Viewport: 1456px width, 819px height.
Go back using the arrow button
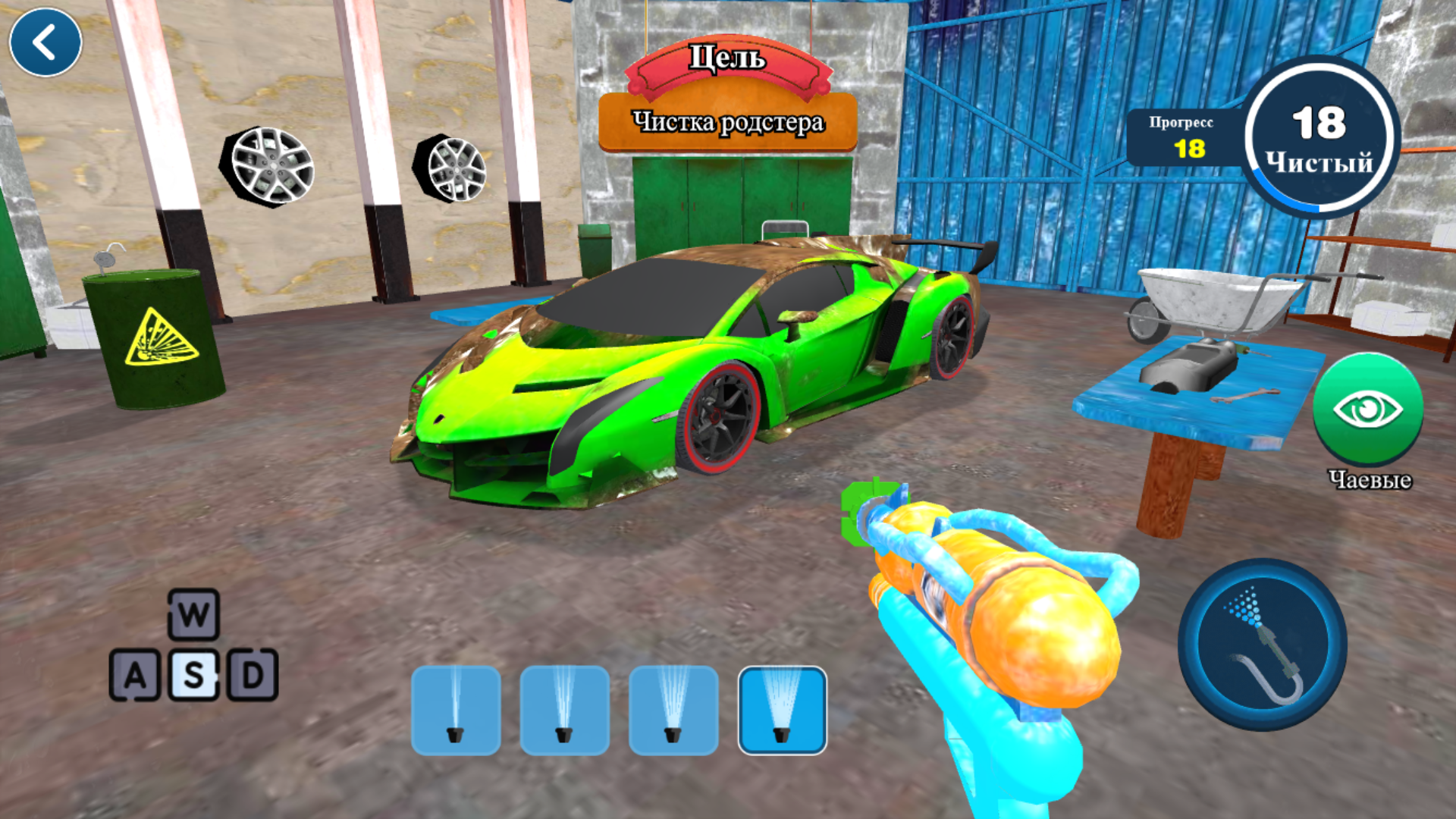pos(45,42)
